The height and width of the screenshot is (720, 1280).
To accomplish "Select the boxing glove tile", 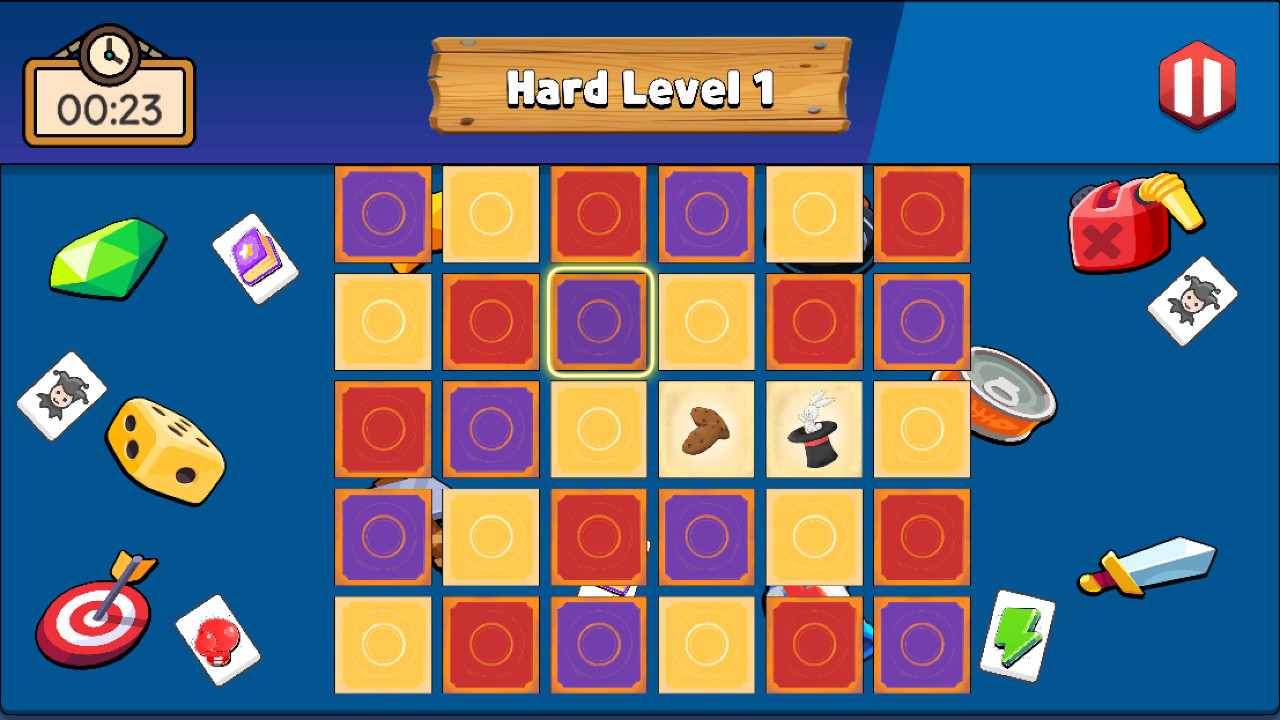I will pos(218,636).
